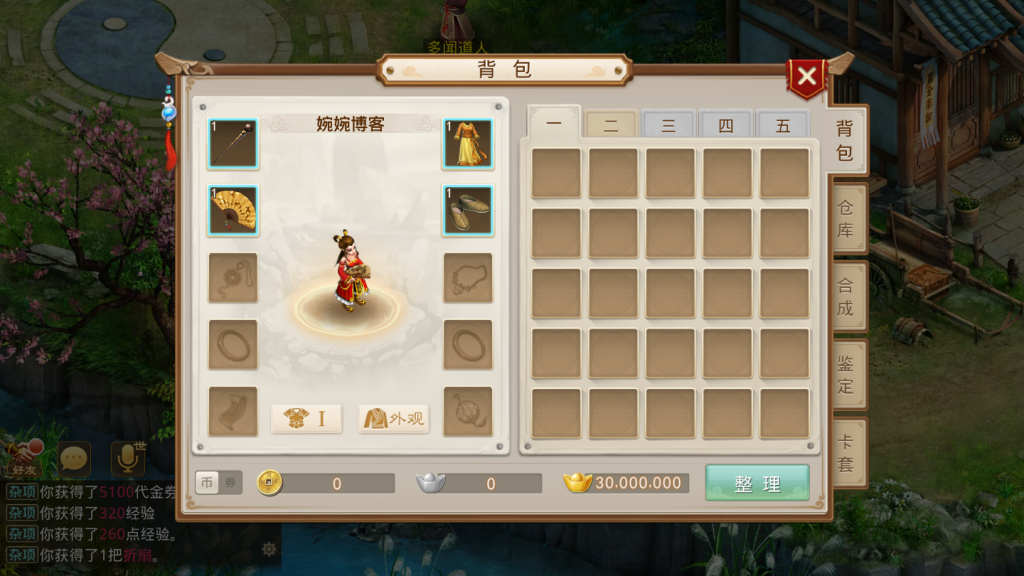Open the chat bubble icon
The width and height of the screenshot is (1024, 576).
click(74, 459)
